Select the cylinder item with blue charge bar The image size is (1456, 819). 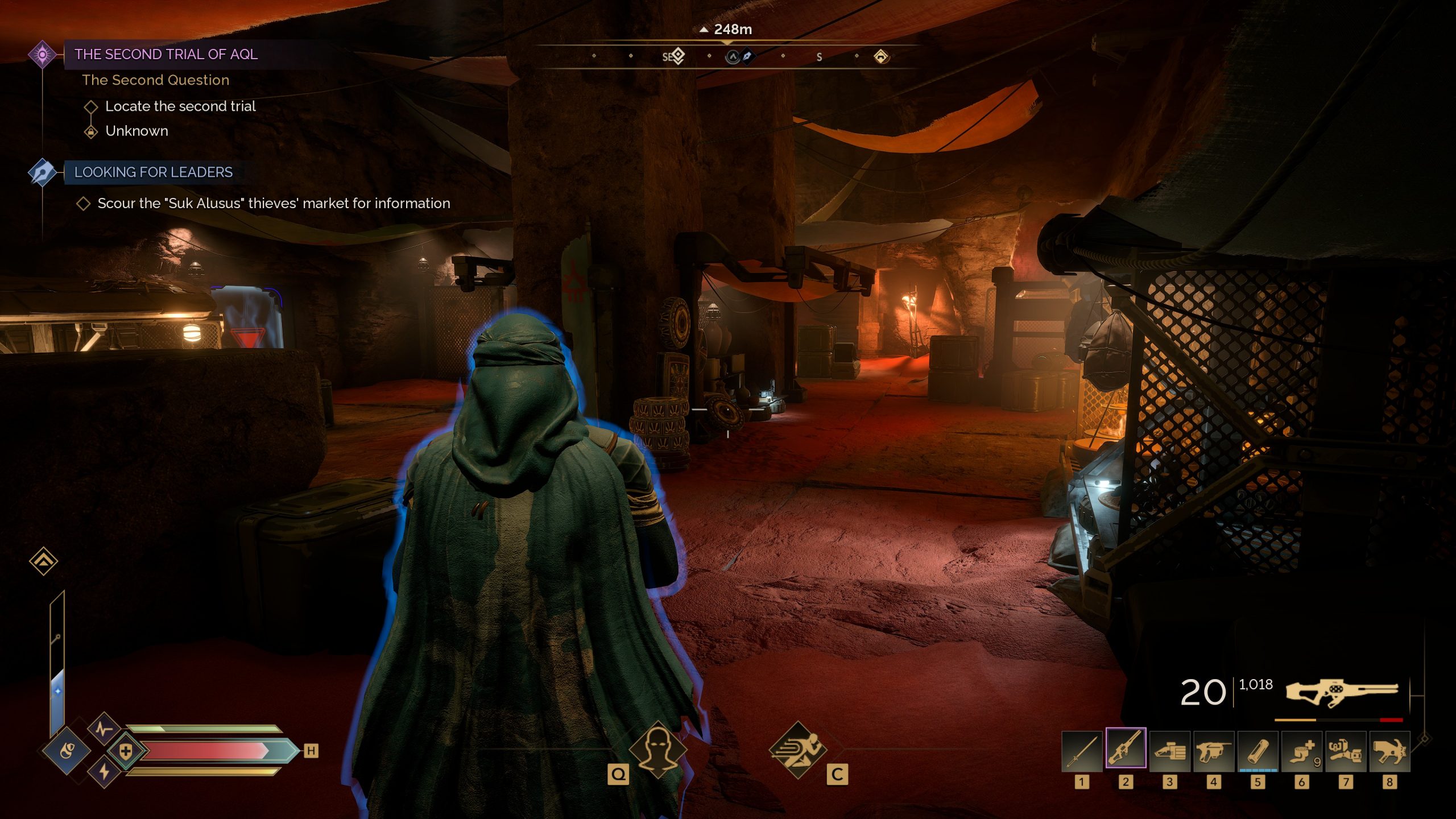[1258, 751]
